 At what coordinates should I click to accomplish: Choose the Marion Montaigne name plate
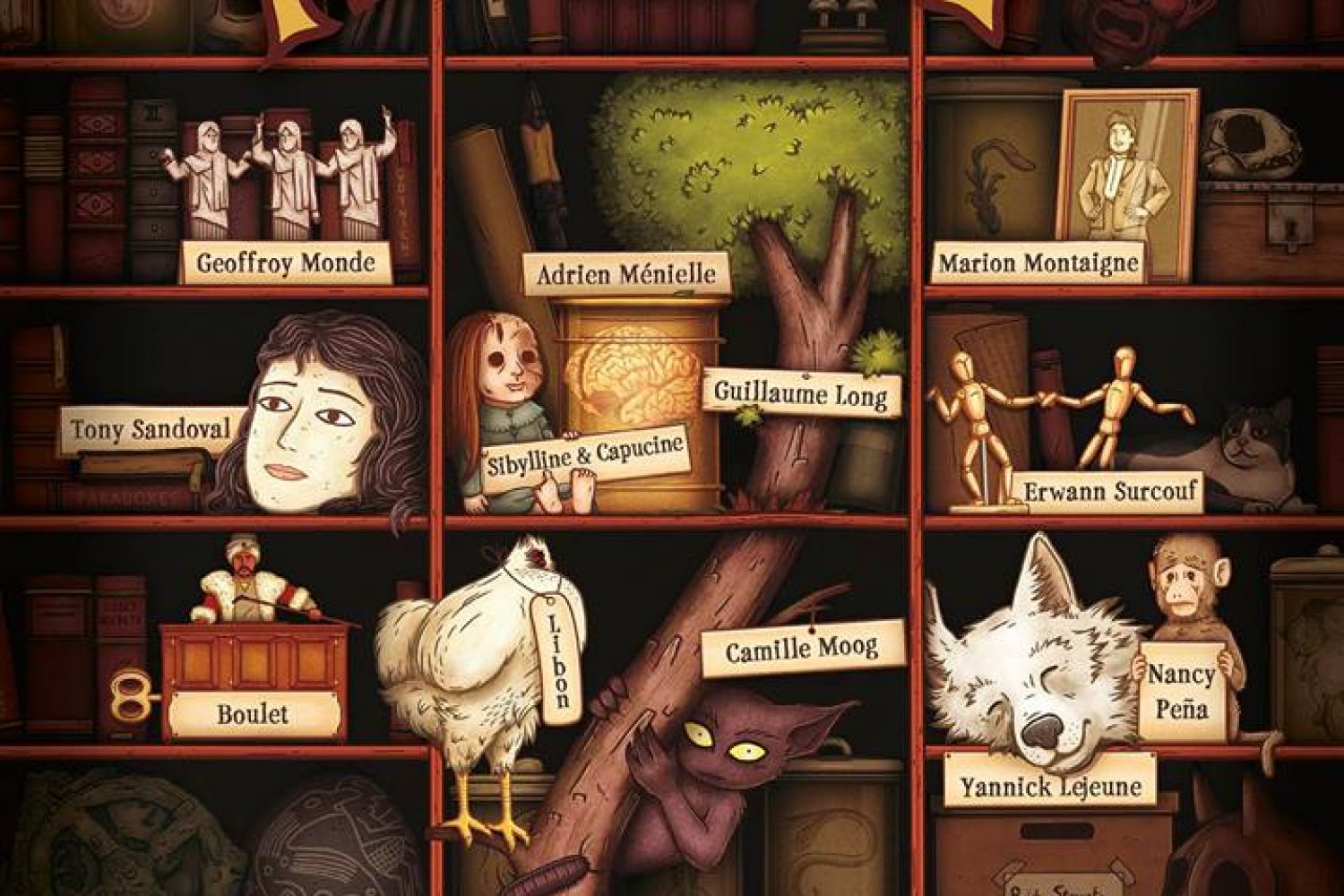[1038, 263]
